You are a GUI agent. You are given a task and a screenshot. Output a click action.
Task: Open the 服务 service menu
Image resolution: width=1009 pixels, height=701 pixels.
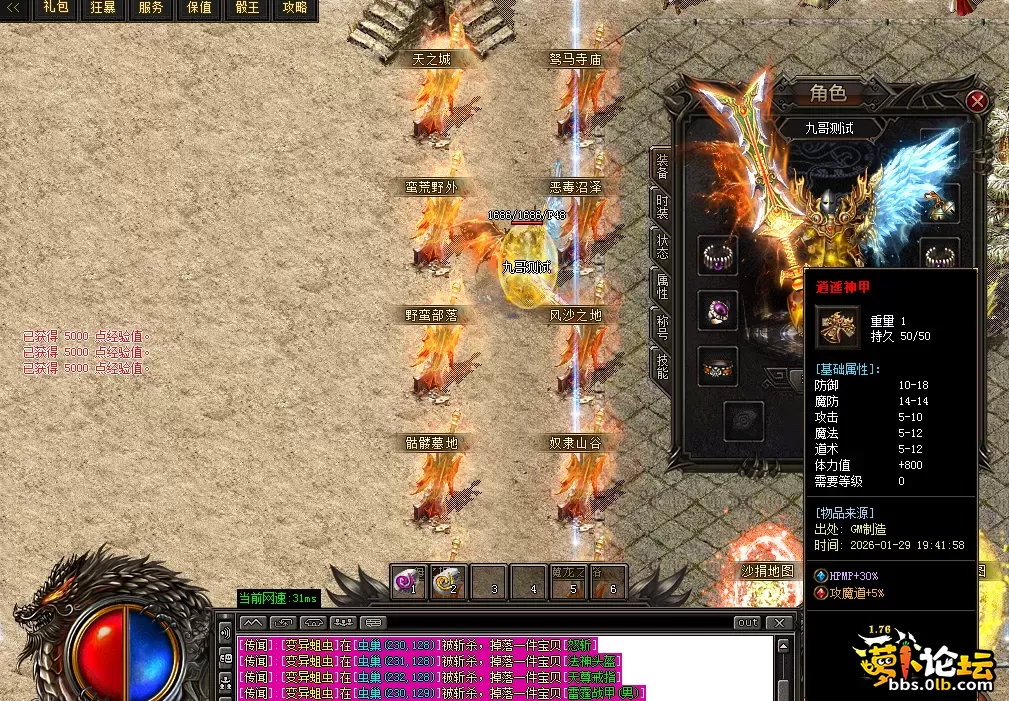[x=151, y=8]
